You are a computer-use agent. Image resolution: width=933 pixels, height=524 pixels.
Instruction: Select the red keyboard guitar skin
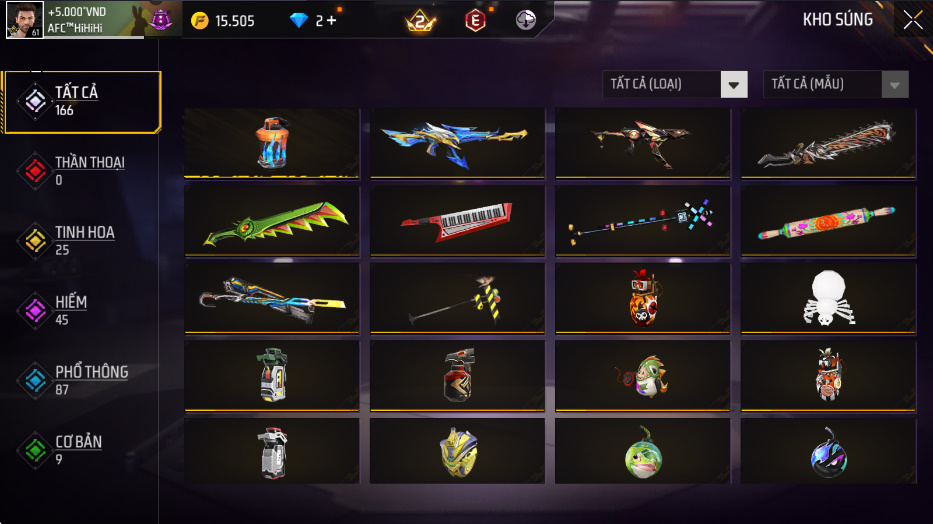457,220
